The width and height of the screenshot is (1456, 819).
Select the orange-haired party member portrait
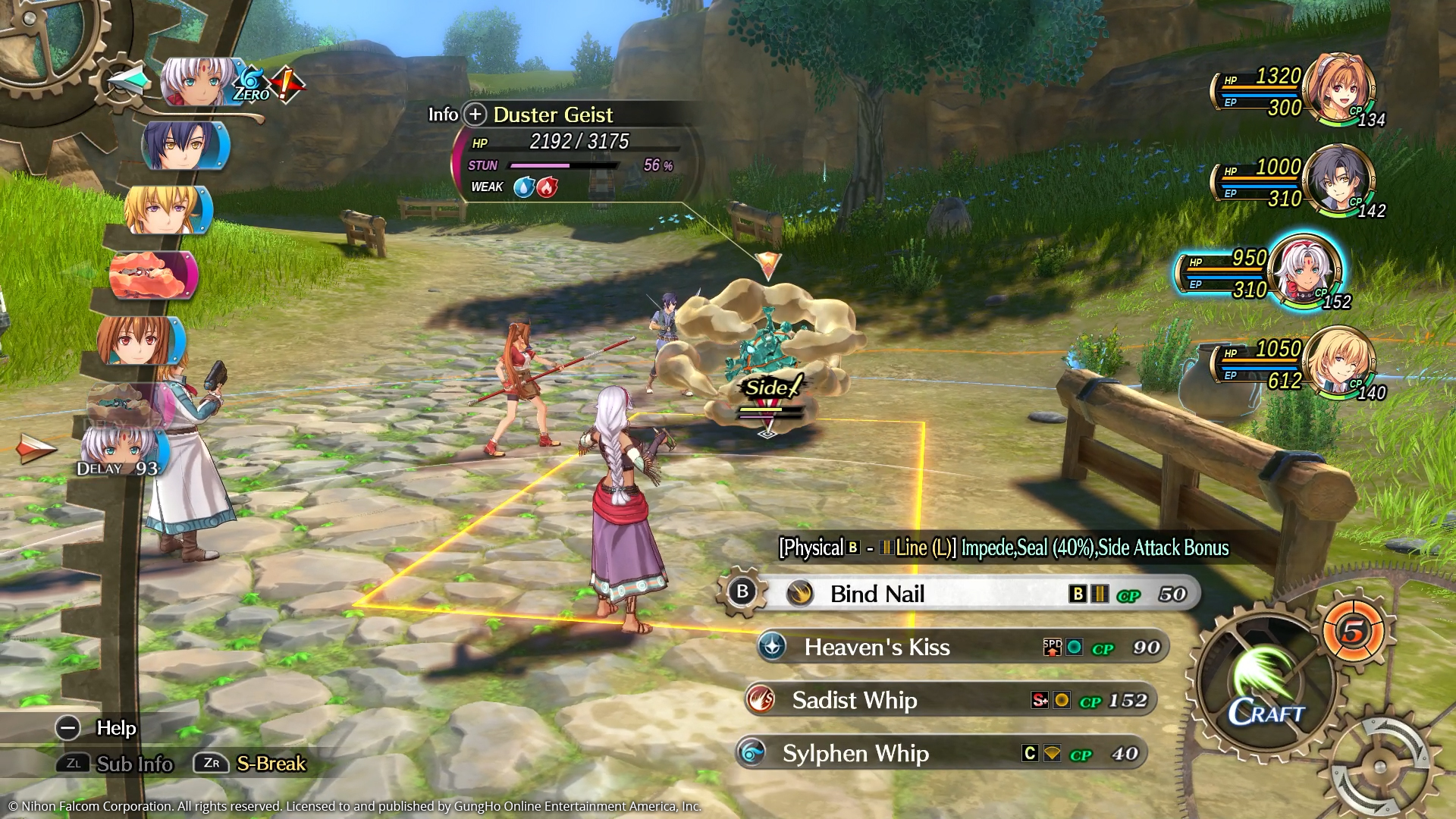(1340, 87)
